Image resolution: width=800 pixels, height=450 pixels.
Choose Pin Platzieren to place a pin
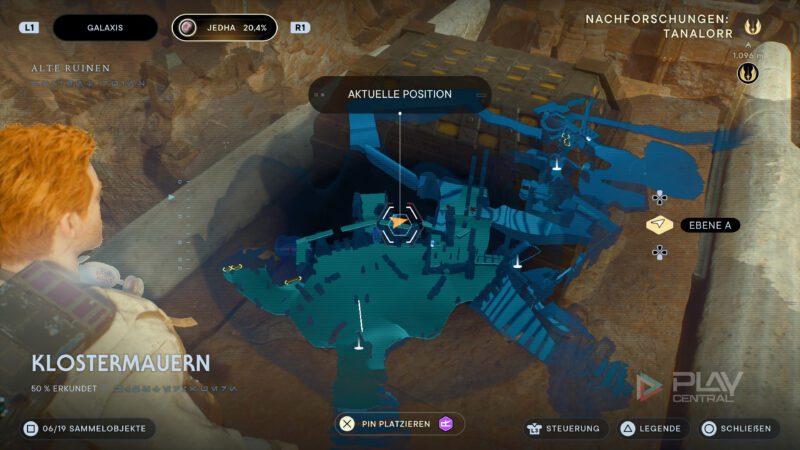398,424
